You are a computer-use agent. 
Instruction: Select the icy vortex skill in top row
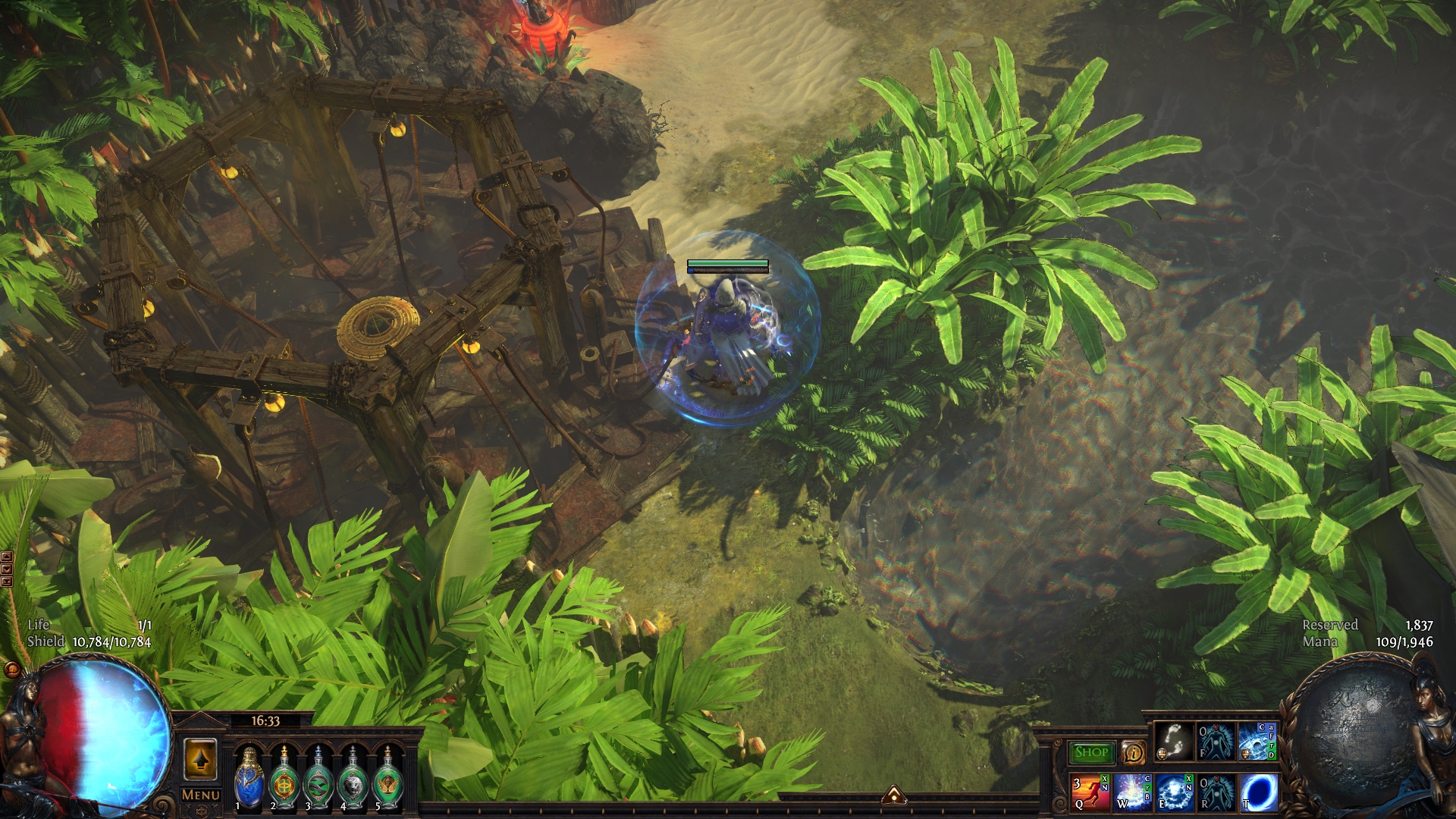[1257, 742]
